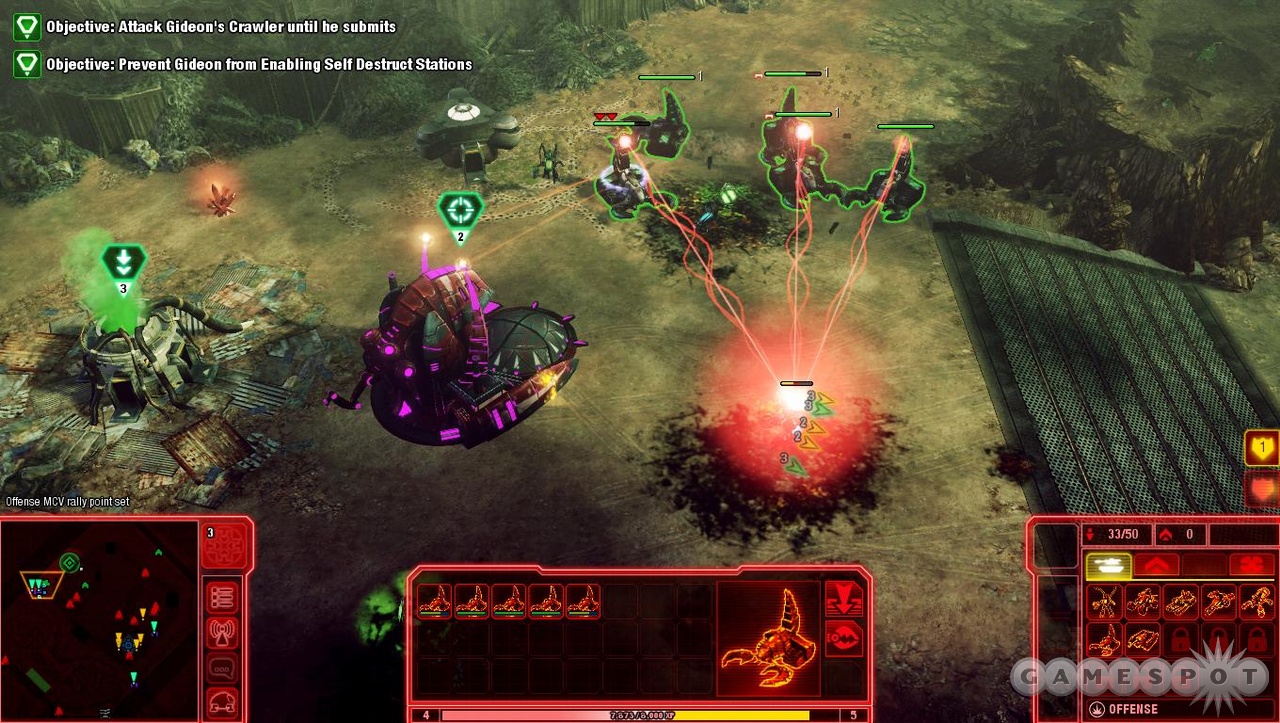Activate the radar beacon button
Image resolution: width=1280 pixels, height=723 pixels.
(222, 632)
